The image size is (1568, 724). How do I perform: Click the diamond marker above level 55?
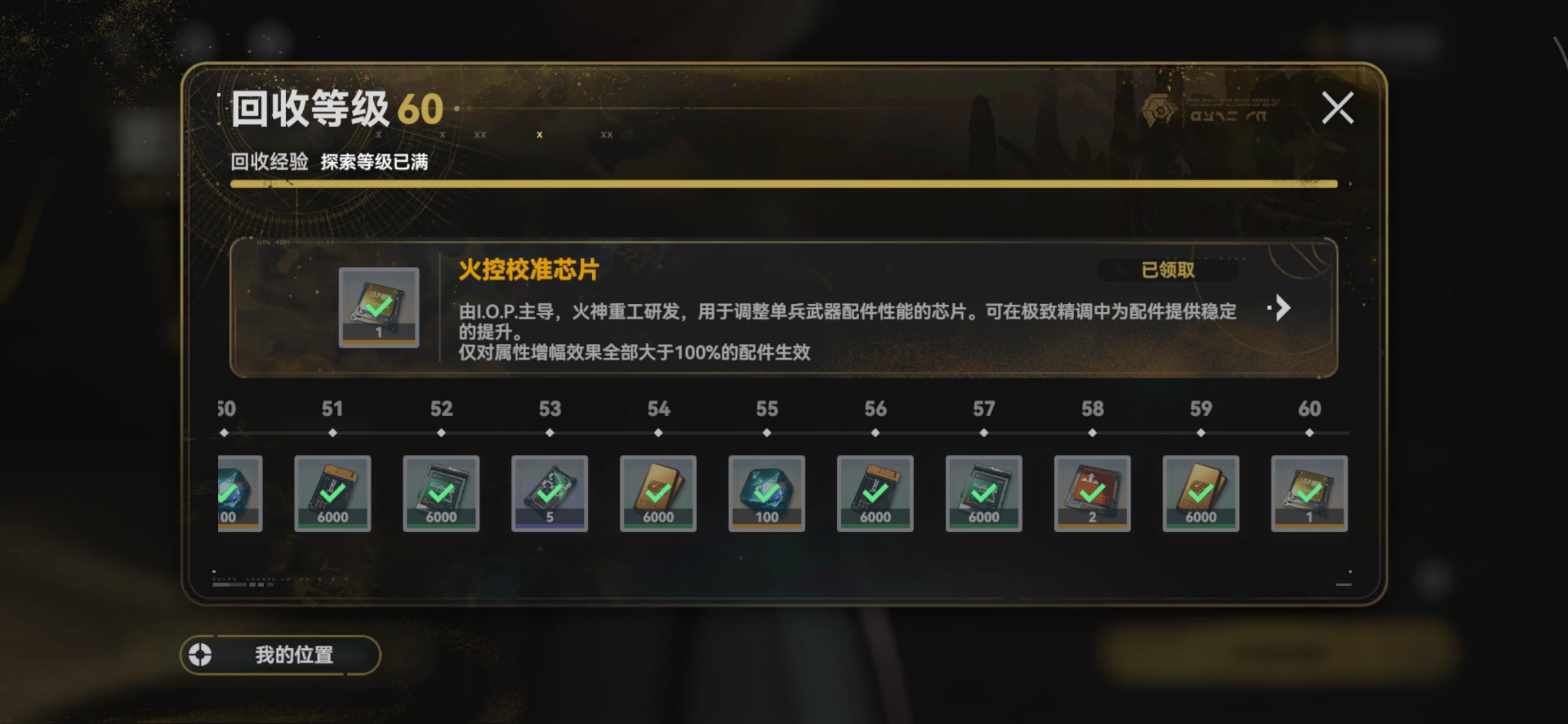click(x=766, y=432)
